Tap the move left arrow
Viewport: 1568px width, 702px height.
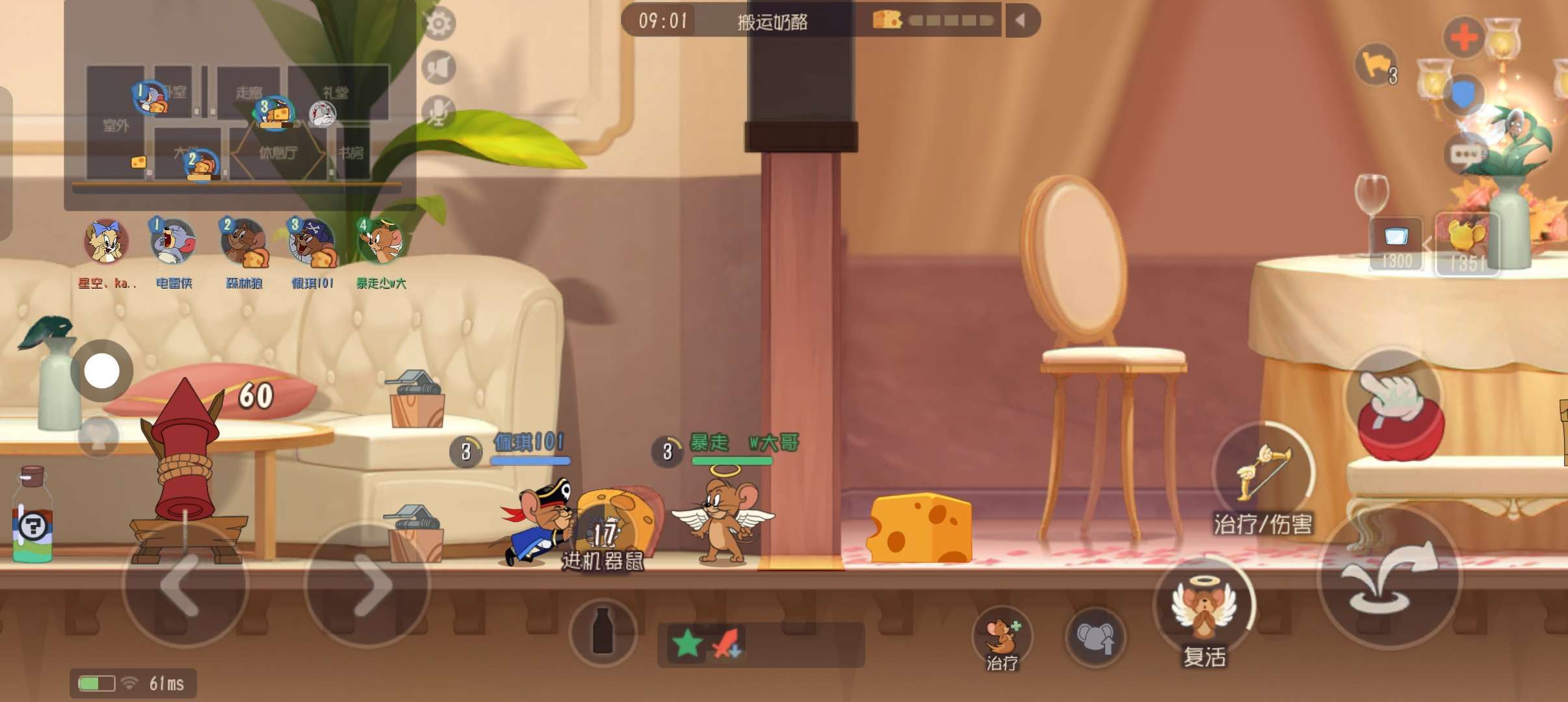(185, 584)
